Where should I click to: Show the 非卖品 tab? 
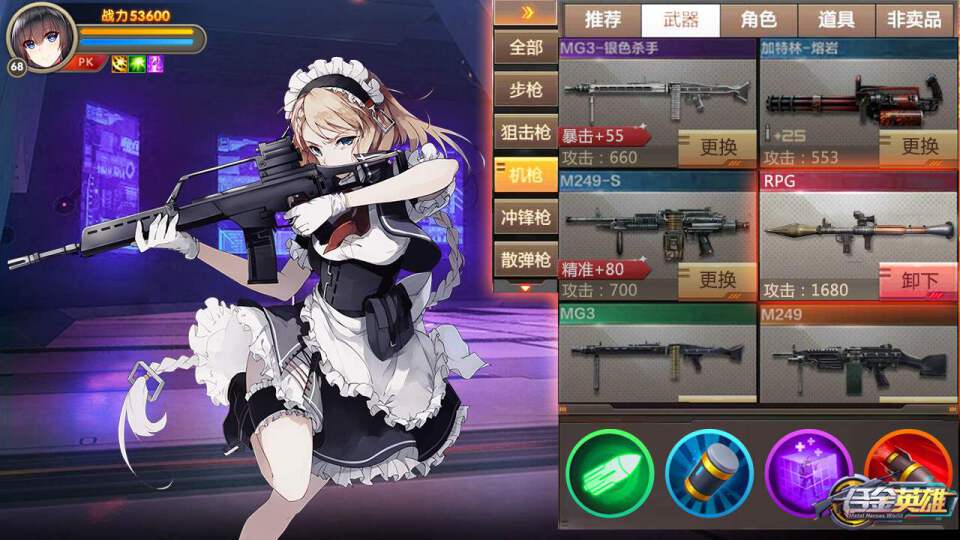pos(914,19)
